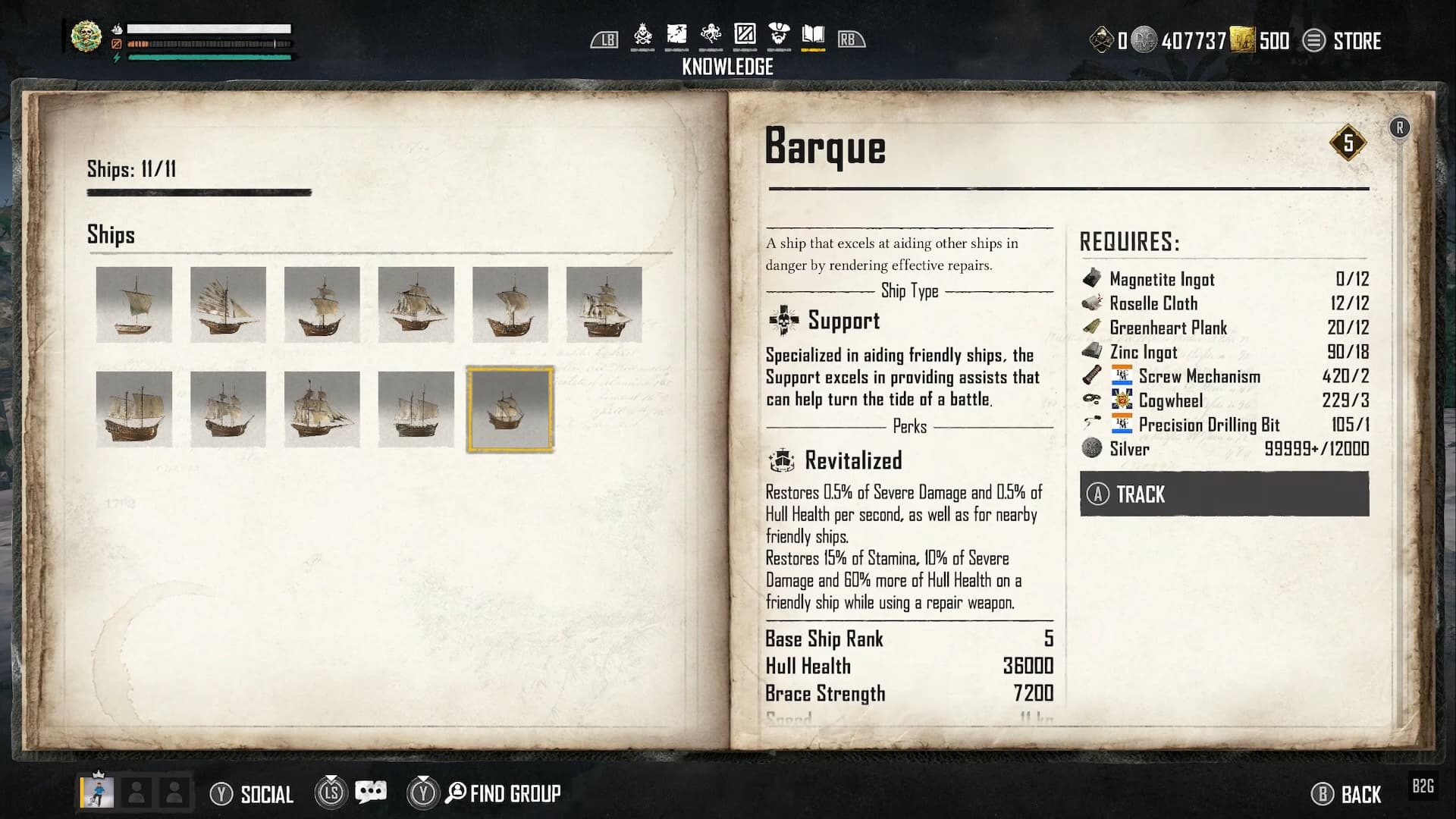This screenshot has width=1456, height=819.
Task: Select the player portrait in the group bar
Action: 99,792
